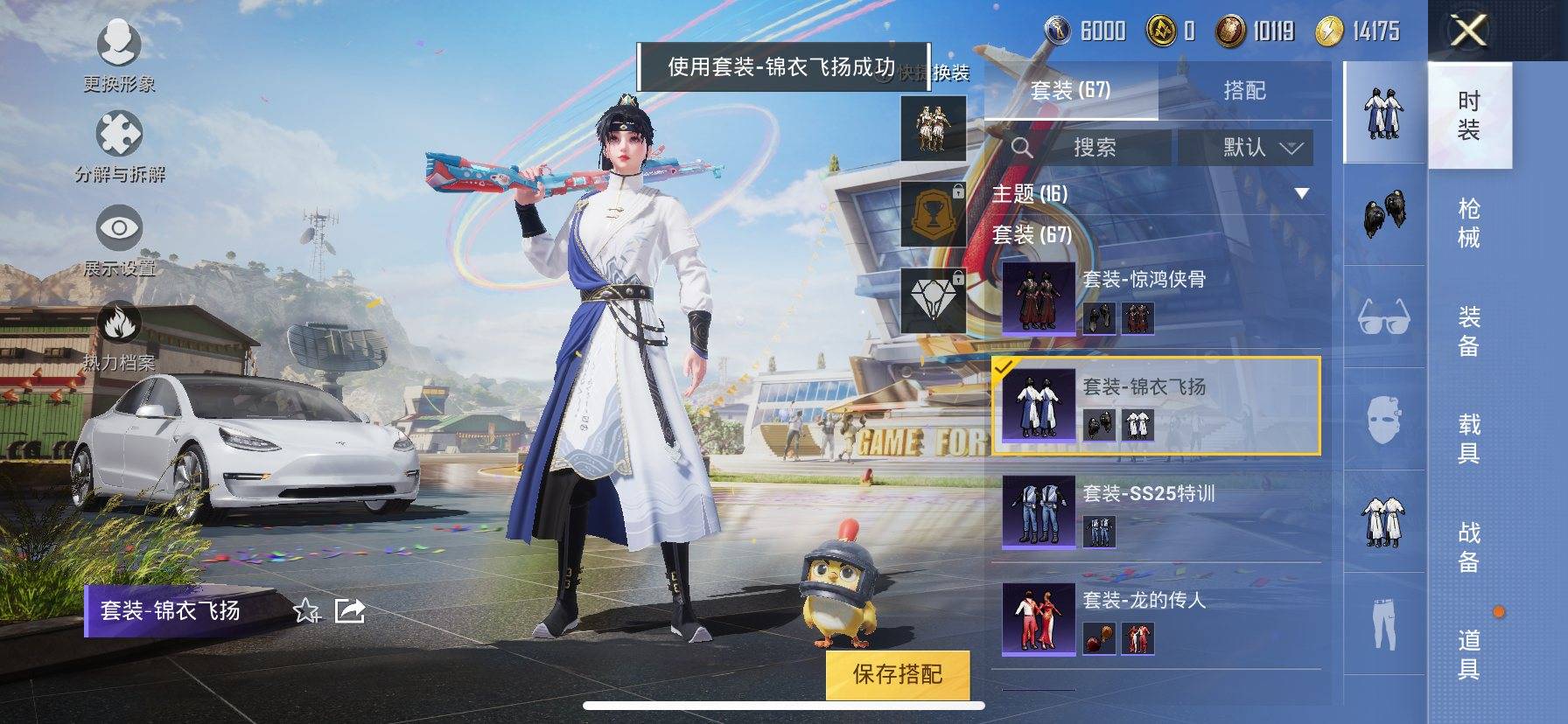Choose outfit 套装-SS25特训
The image size is (1568, 724).
click(x=1155, y=512)
